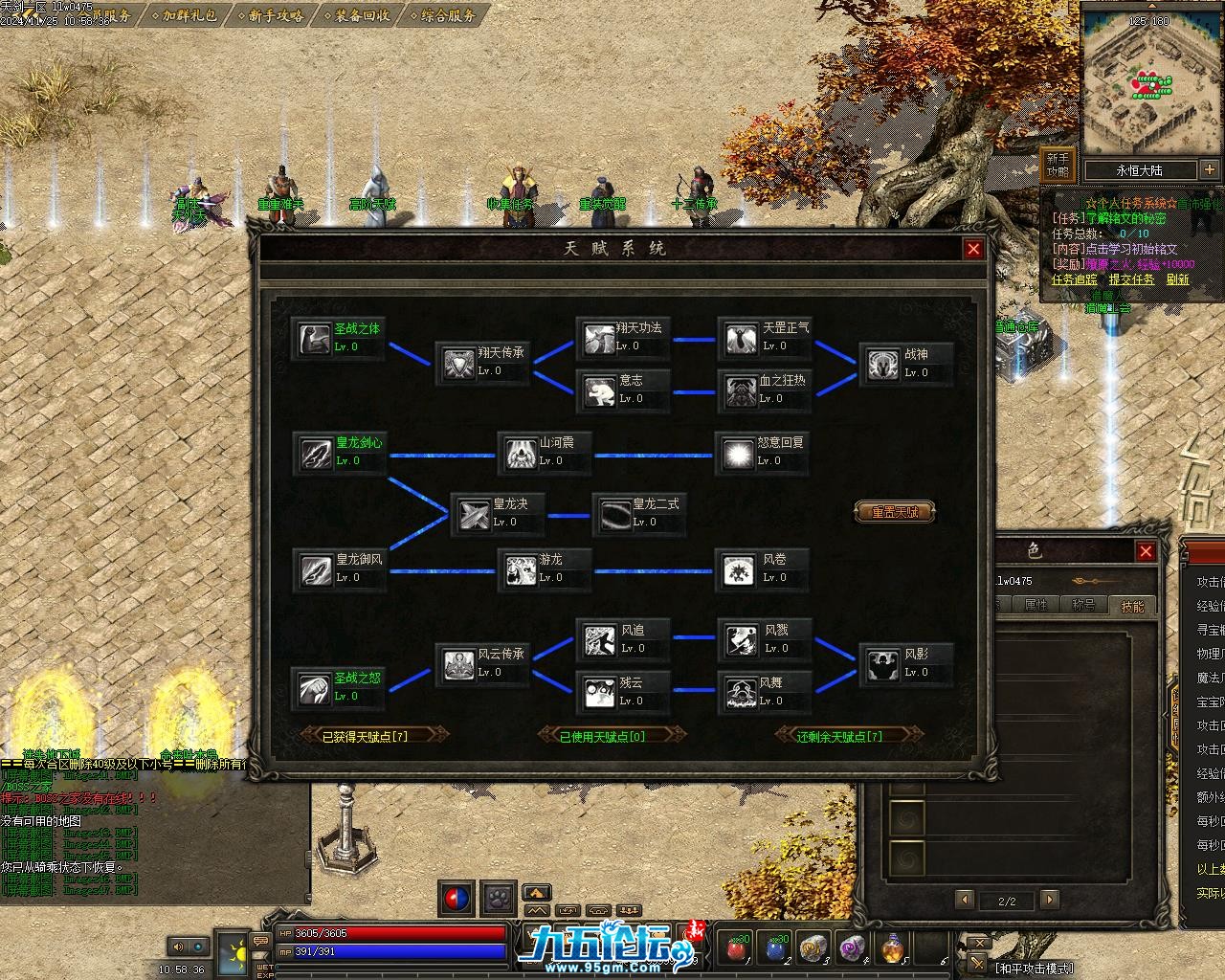
Task: Click the 任务追踪 quest tracking link
Action: [x=1074, y=279]
